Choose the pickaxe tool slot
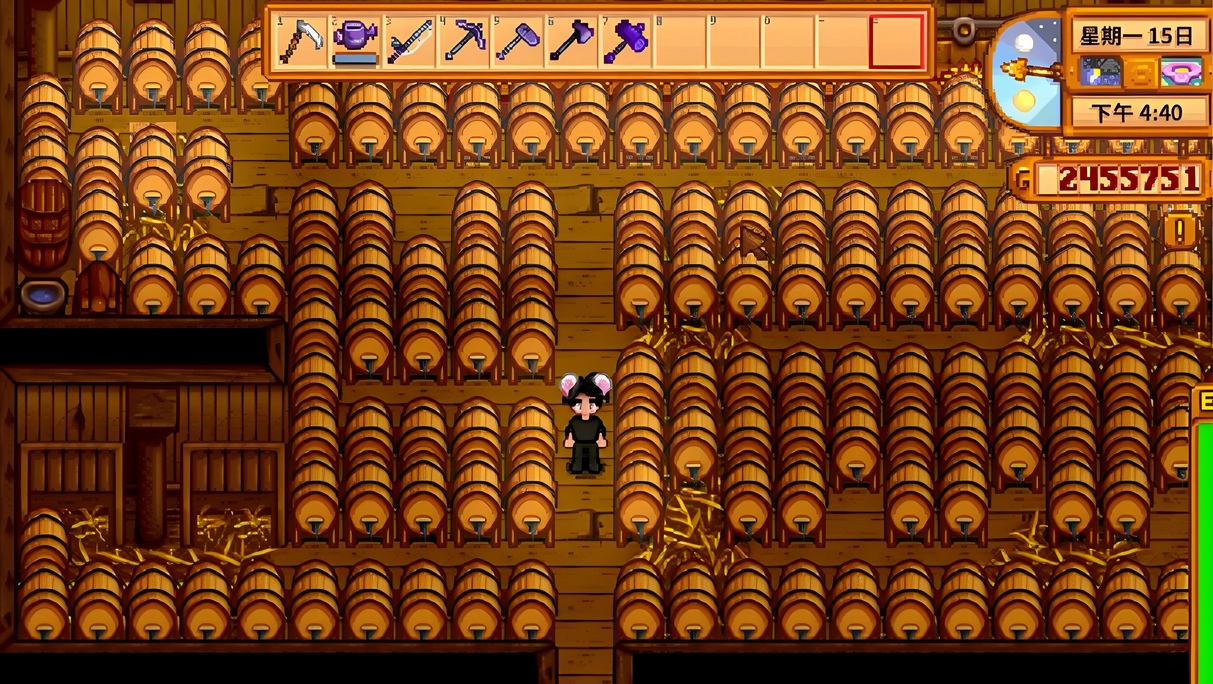The image size is (1213, 684). pos(463,42)
